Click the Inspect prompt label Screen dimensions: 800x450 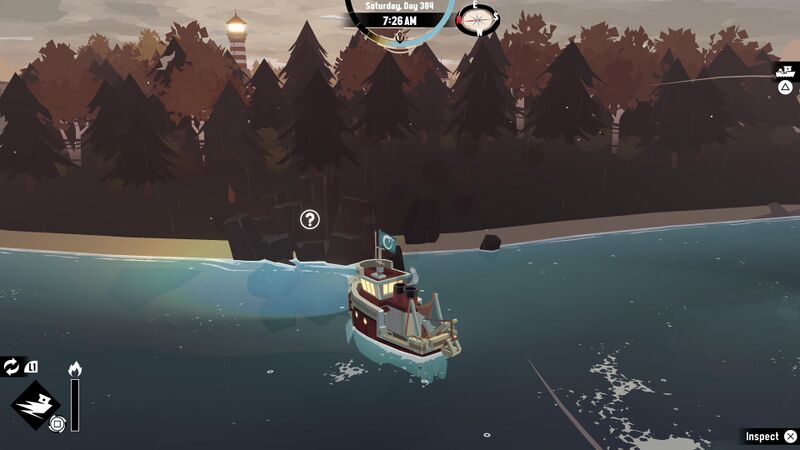(762, 436)
